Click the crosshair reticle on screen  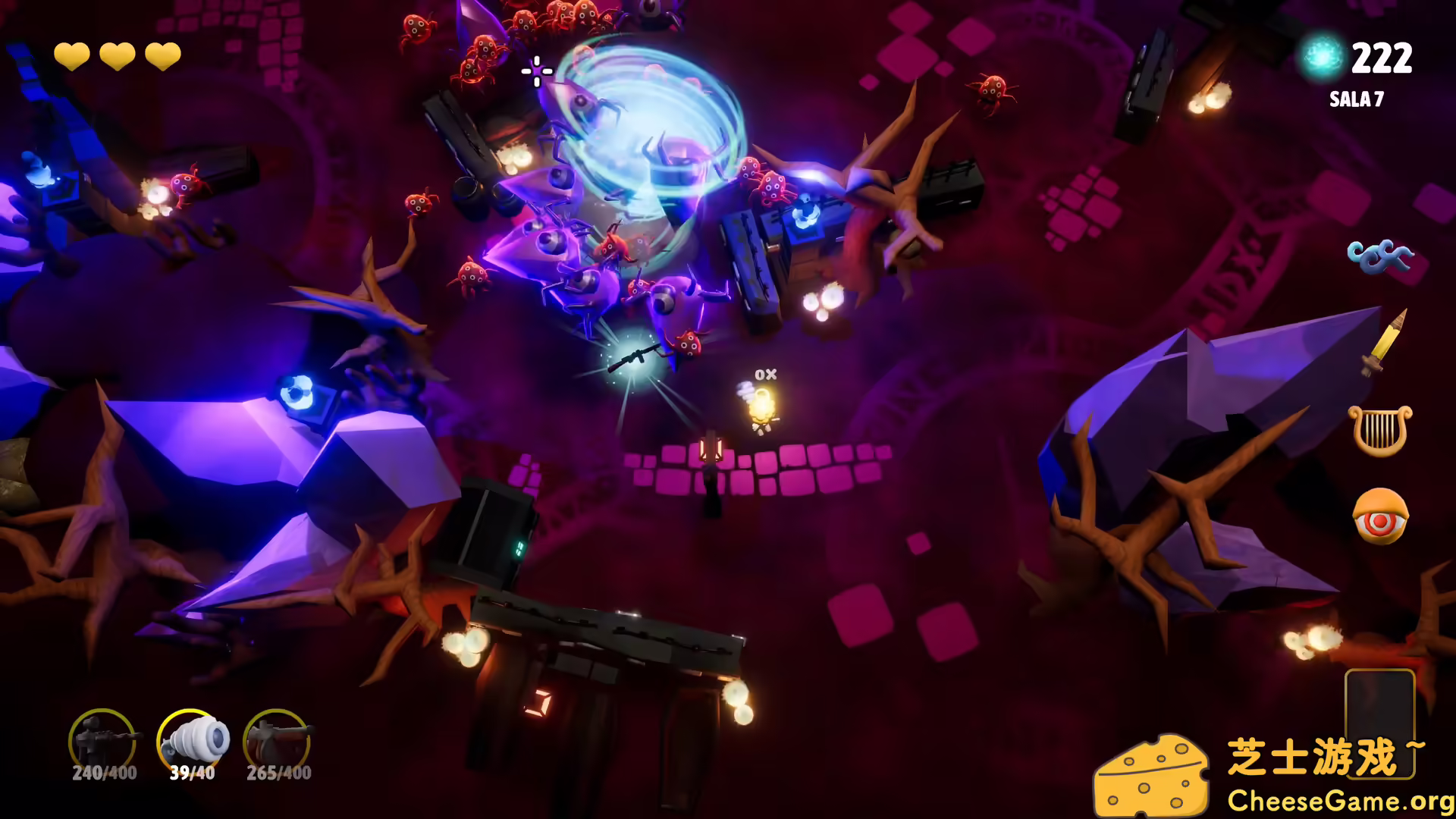click(535, 71)
